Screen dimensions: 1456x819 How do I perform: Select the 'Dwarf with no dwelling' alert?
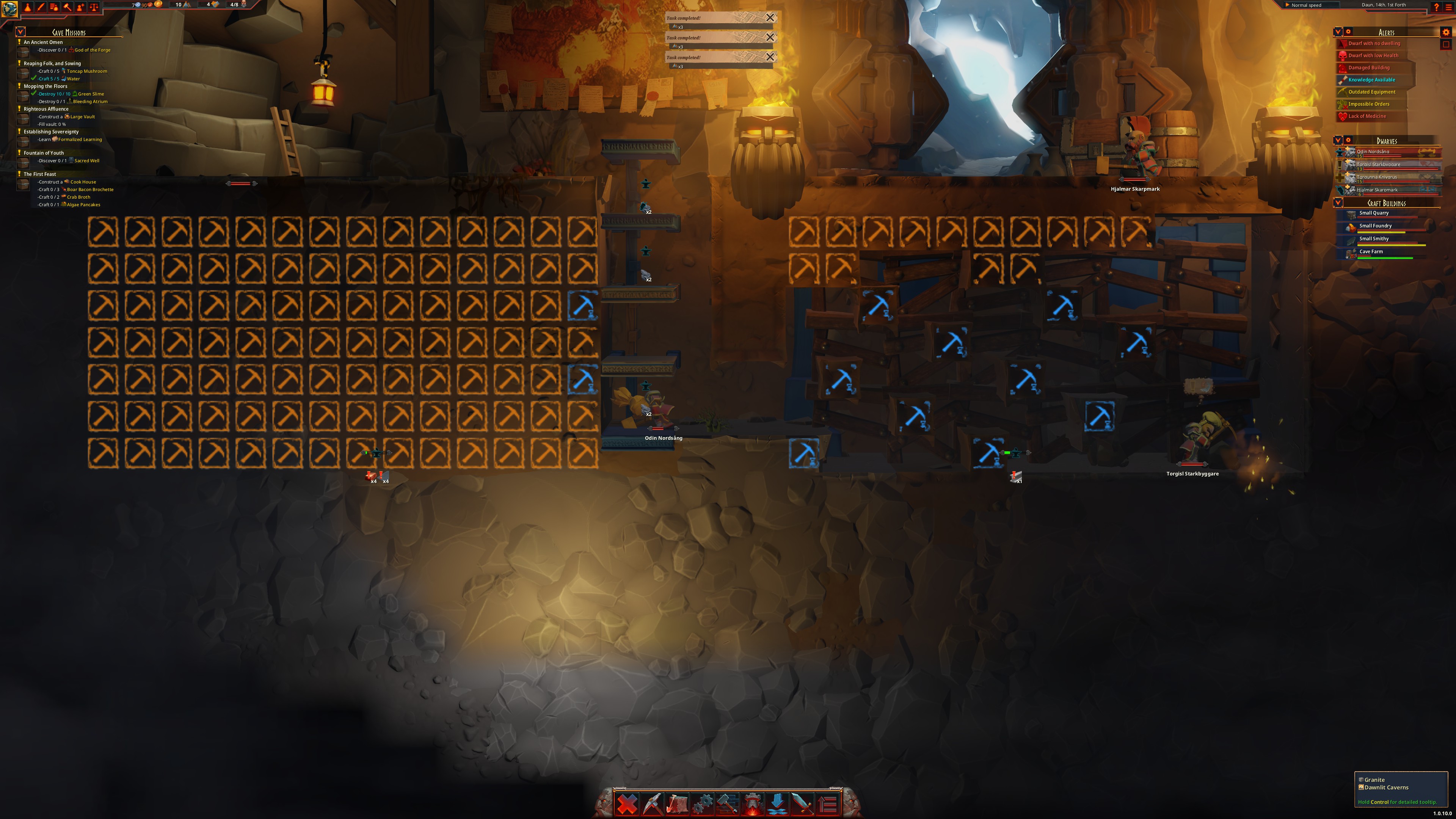(1373, 44)
